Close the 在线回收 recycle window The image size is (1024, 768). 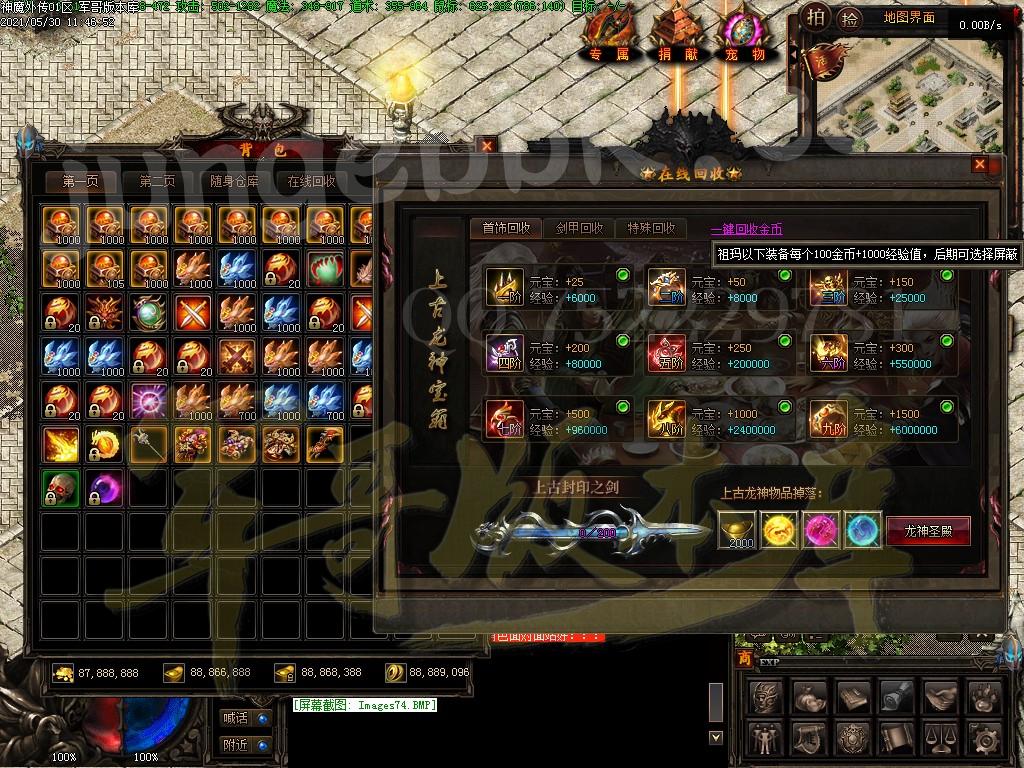pos(980,165)
